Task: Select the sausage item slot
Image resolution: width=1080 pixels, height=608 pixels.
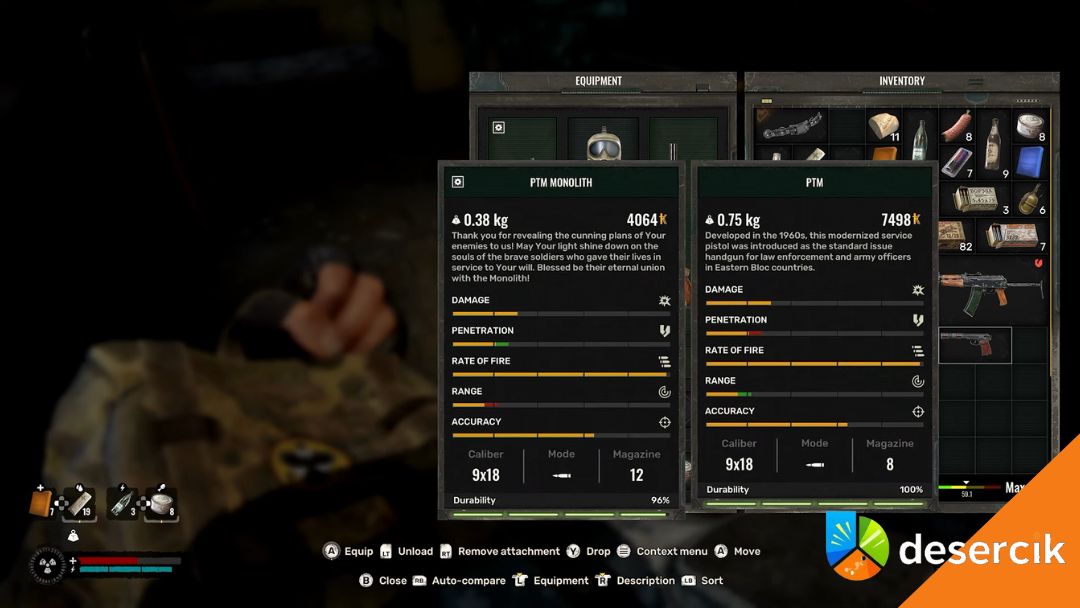Action: [x=957, y=127]
